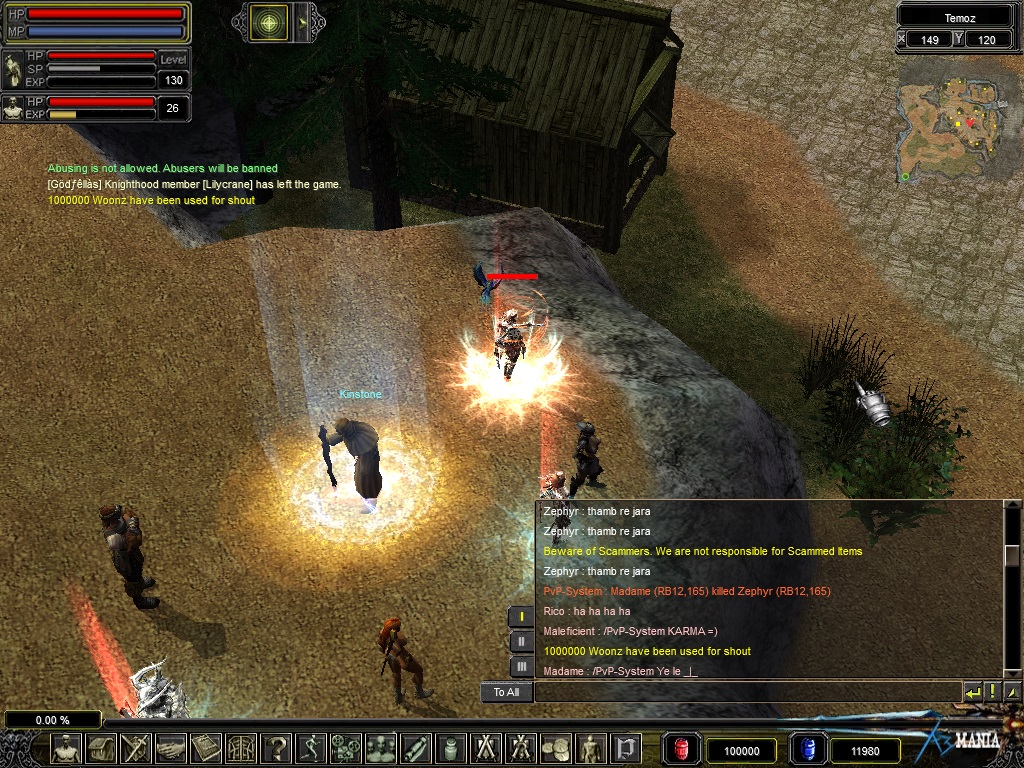Open the coins icon in toolbar
This screenshot has height=768, width=1024.
click(555, 748)
